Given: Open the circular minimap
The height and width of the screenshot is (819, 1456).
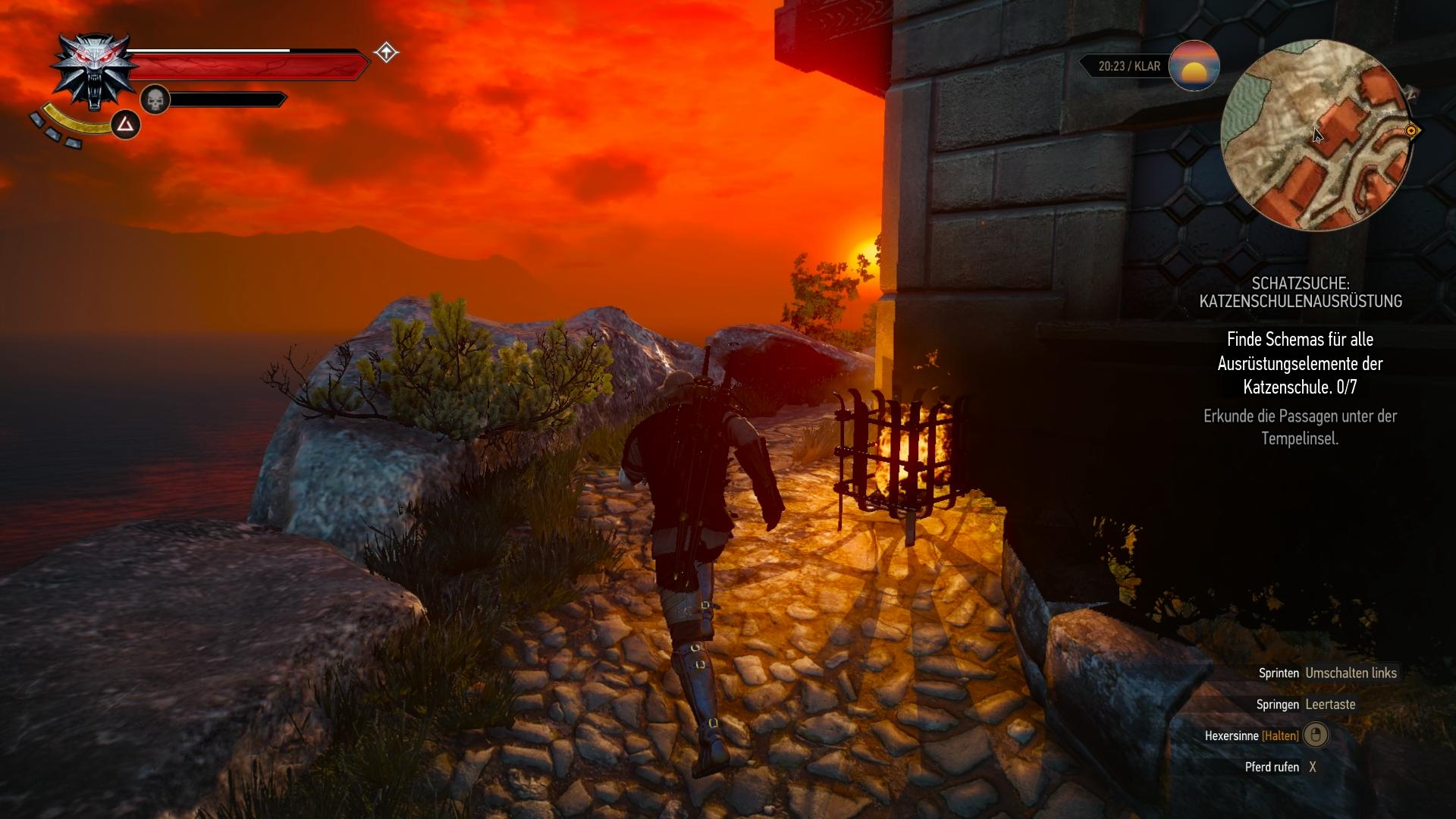Looking at the screenshot, I should (1316, 135).
